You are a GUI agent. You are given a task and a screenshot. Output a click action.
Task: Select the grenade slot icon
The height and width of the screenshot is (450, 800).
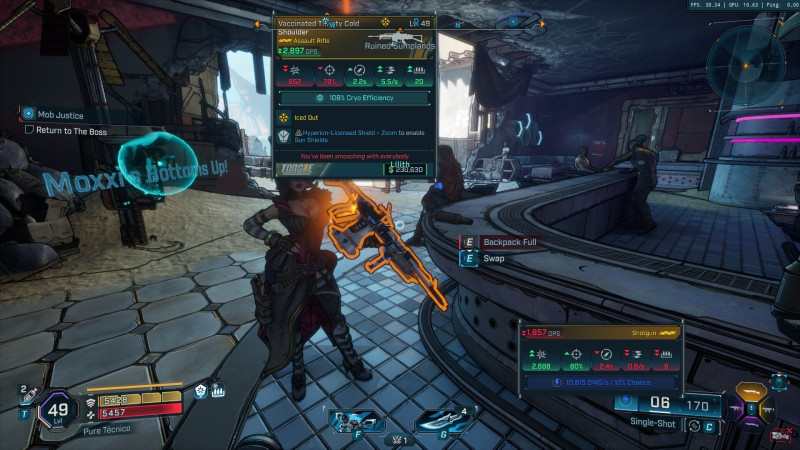(438, 420)
